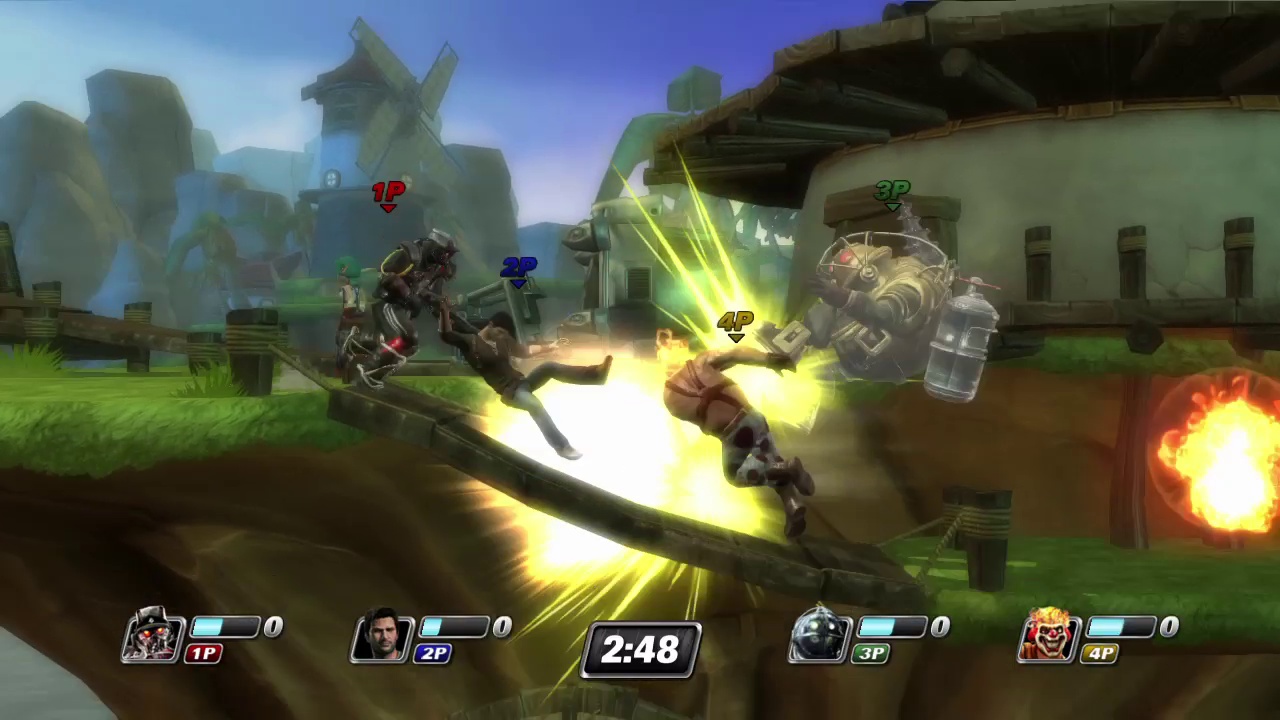Image resolution: width=1280 pixels, height=720 pixels.
Task: Click the 1P marker above Radec
Action: pos(388,192)
